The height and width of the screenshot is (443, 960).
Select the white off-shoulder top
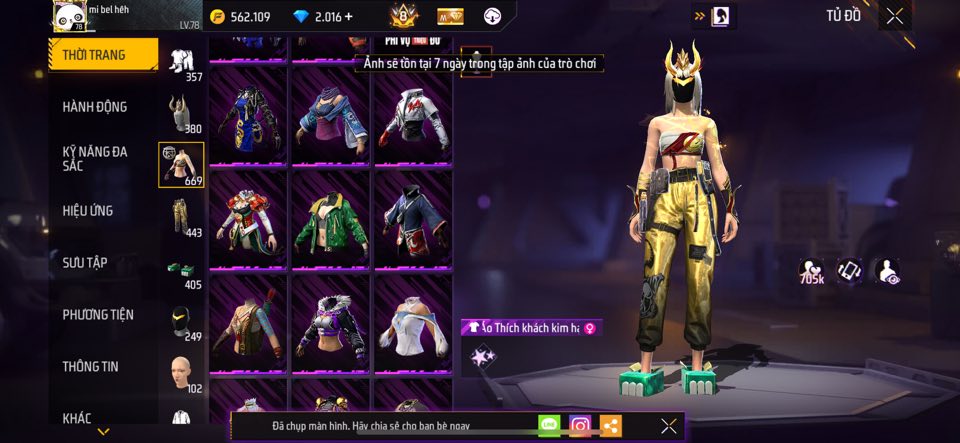pyautogui.click(x=412, y=323)
